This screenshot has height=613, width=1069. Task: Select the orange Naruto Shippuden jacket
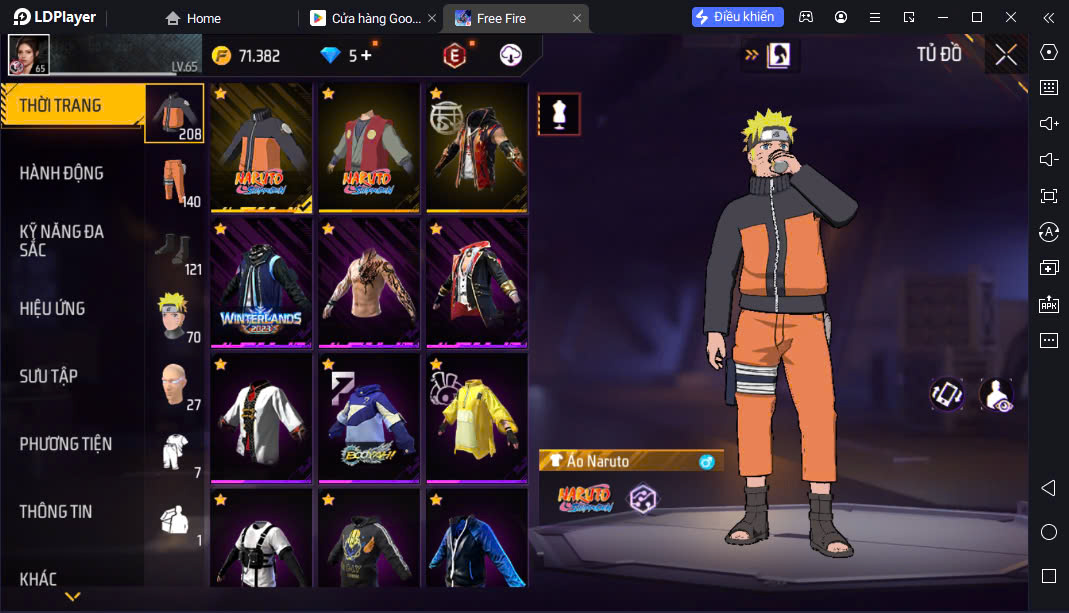pyautogui.click(x=262, y=147)
